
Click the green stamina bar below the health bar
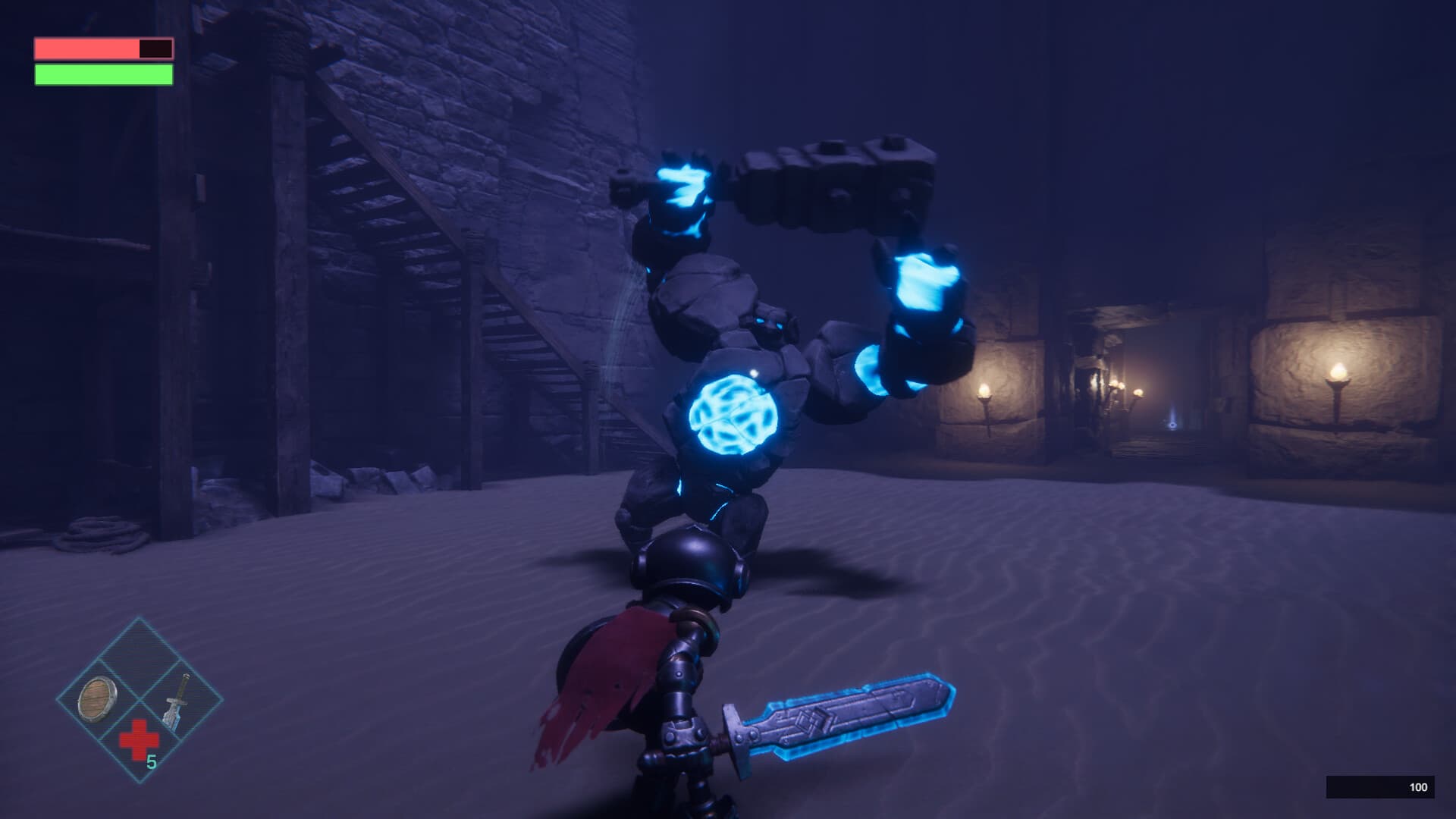[102, 74]
